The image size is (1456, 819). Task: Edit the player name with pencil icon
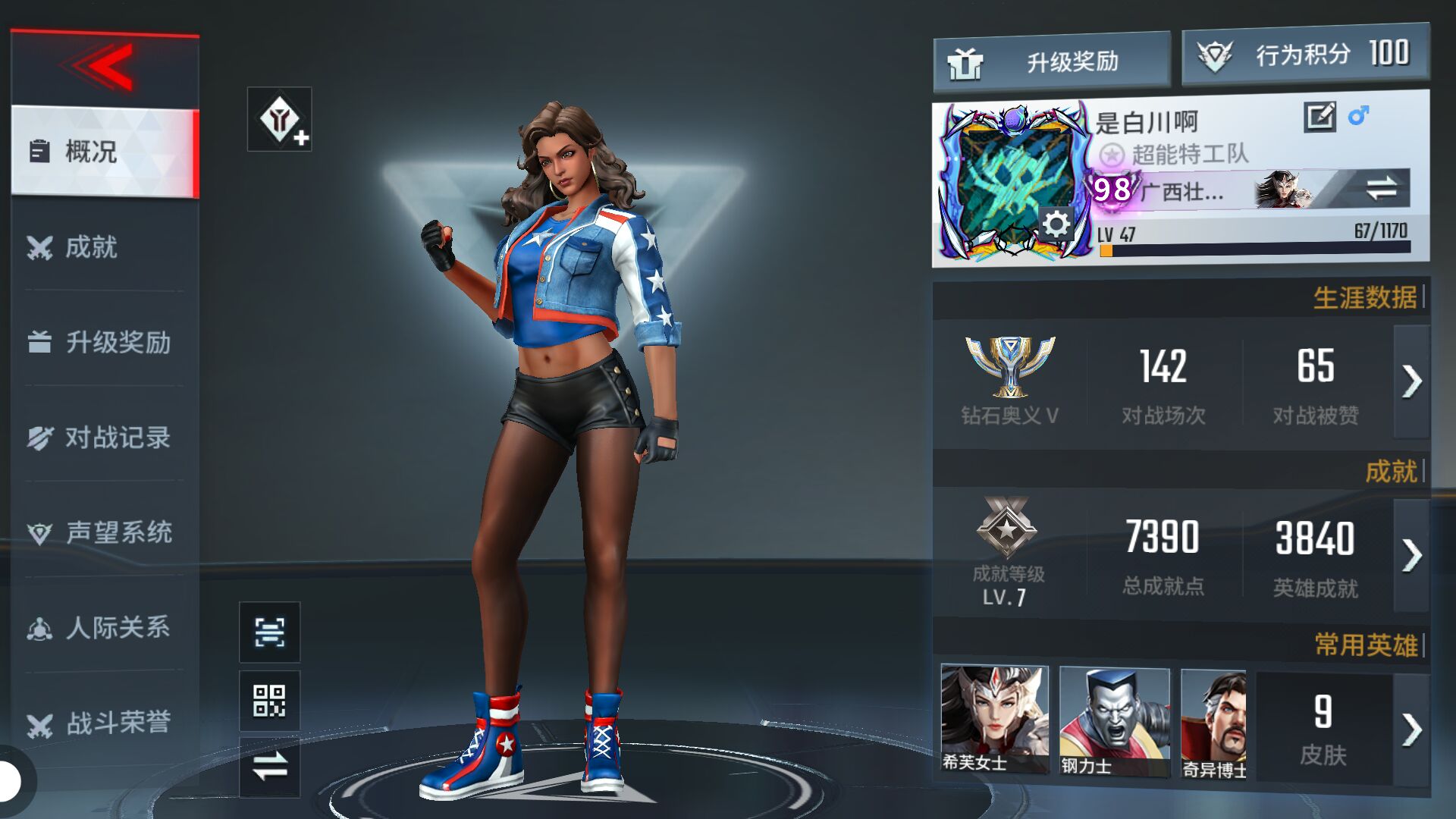click(x=1319, y=117)
